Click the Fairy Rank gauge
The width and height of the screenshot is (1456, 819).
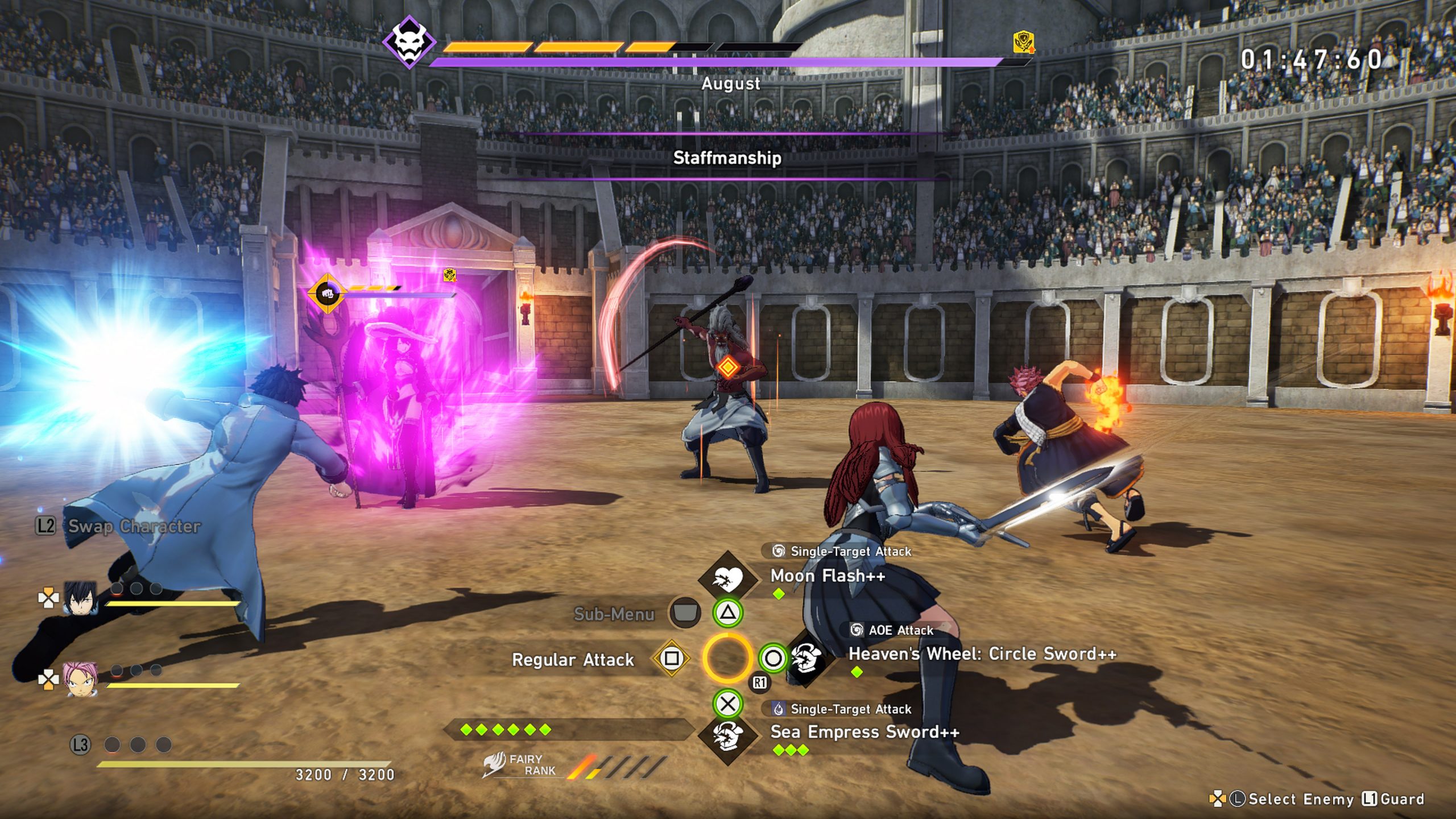tap(617, 766)
